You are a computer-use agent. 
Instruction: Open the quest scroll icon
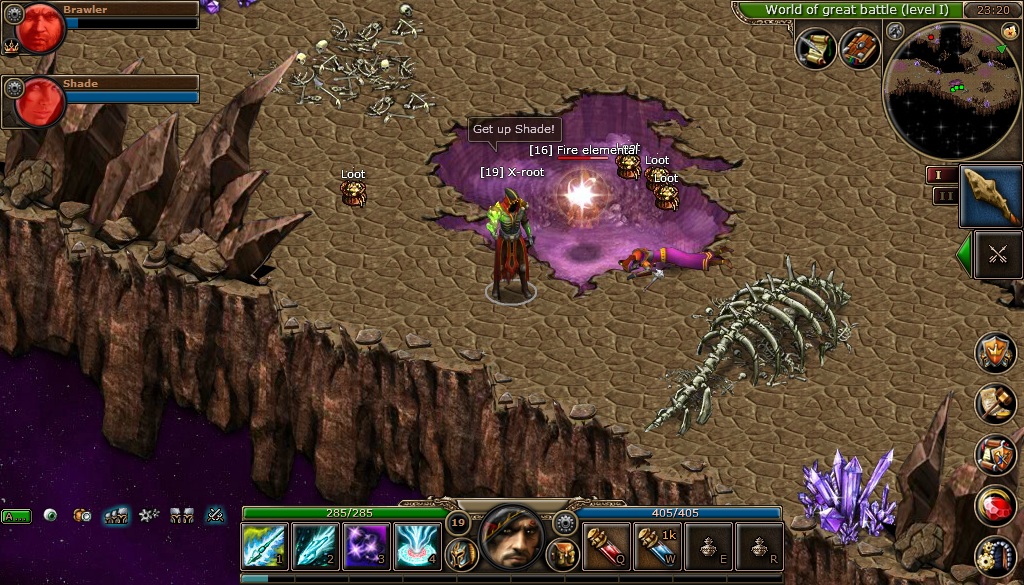pyautogui.click(x=816, y=48)
